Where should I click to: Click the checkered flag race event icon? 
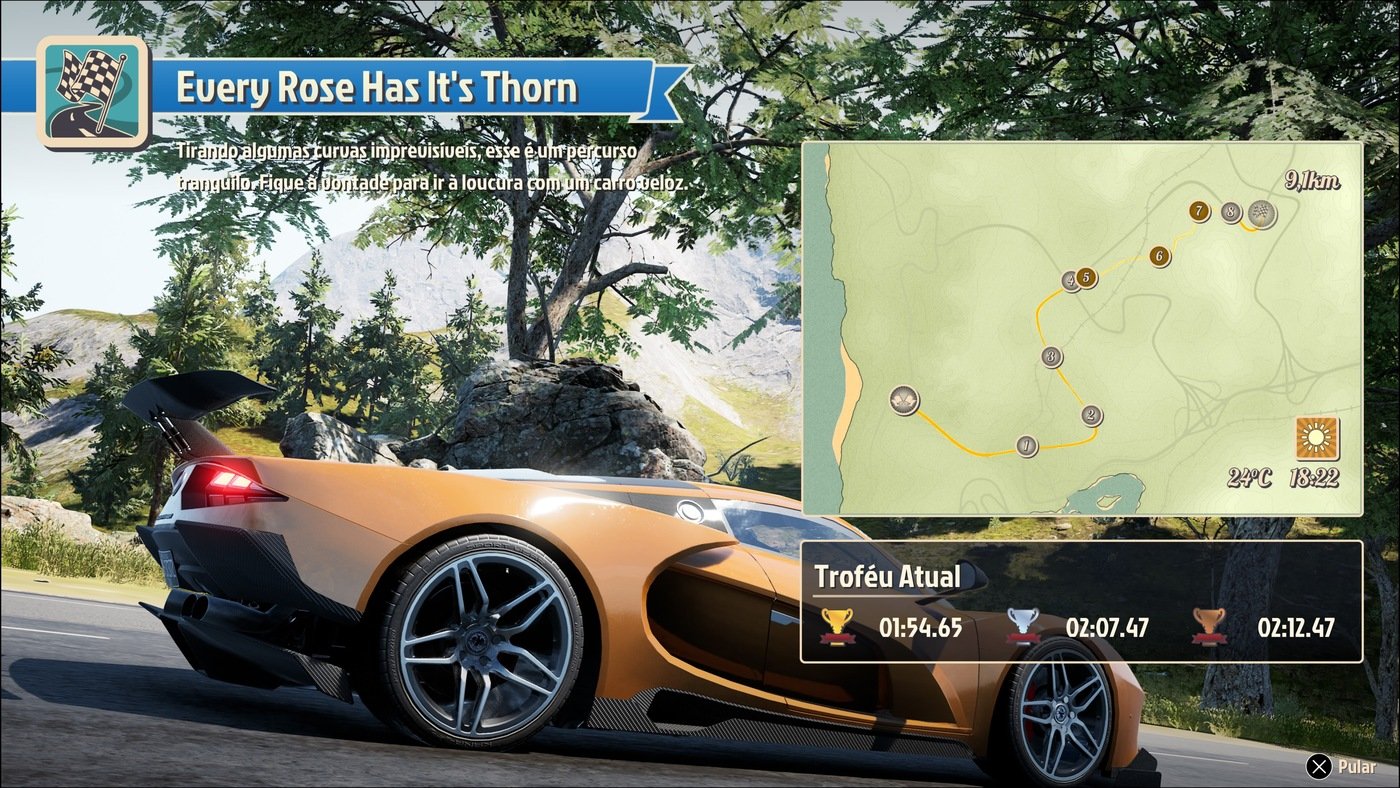(x=93, y=92)
